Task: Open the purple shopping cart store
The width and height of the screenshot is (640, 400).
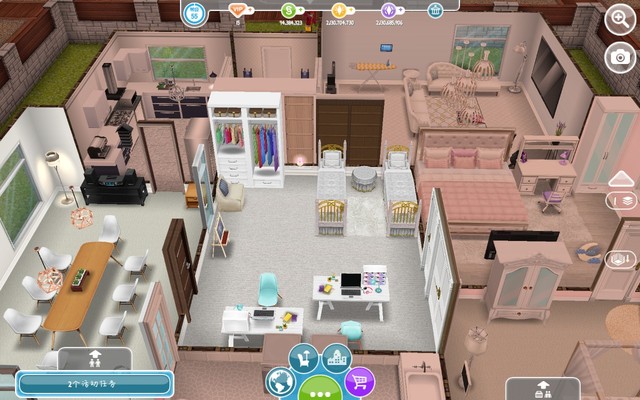Action: click(359, 381)
